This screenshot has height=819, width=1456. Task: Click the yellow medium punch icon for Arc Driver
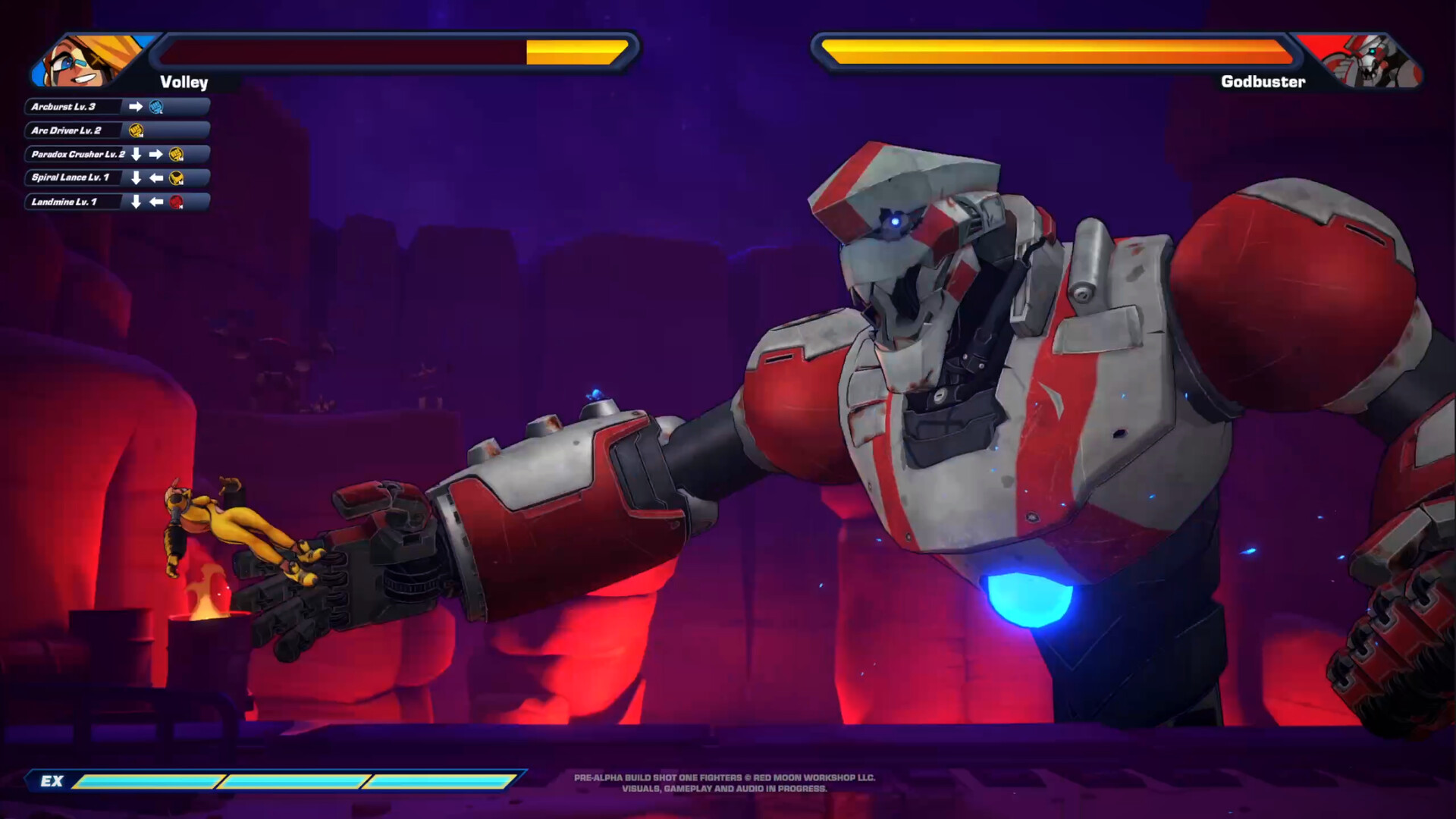[x=136, y=131]
